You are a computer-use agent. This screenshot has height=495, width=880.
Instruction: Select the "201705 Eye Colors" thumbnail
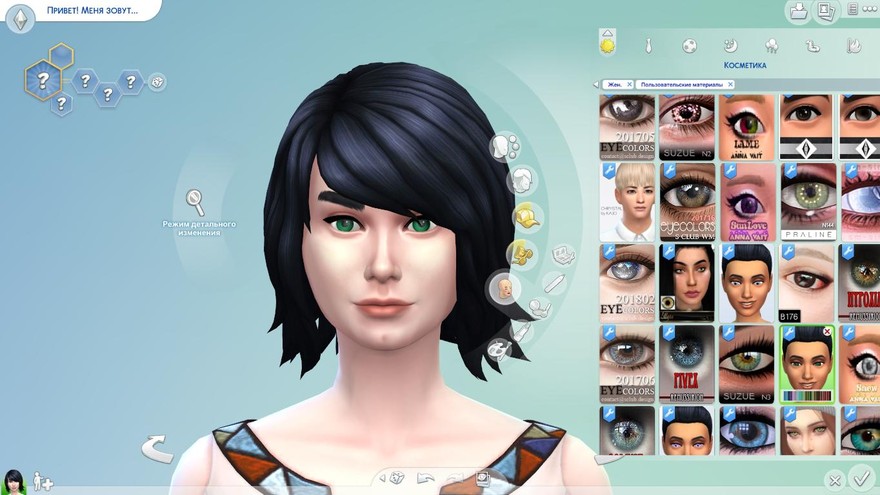pyautogui.click(x=627, y=127)
